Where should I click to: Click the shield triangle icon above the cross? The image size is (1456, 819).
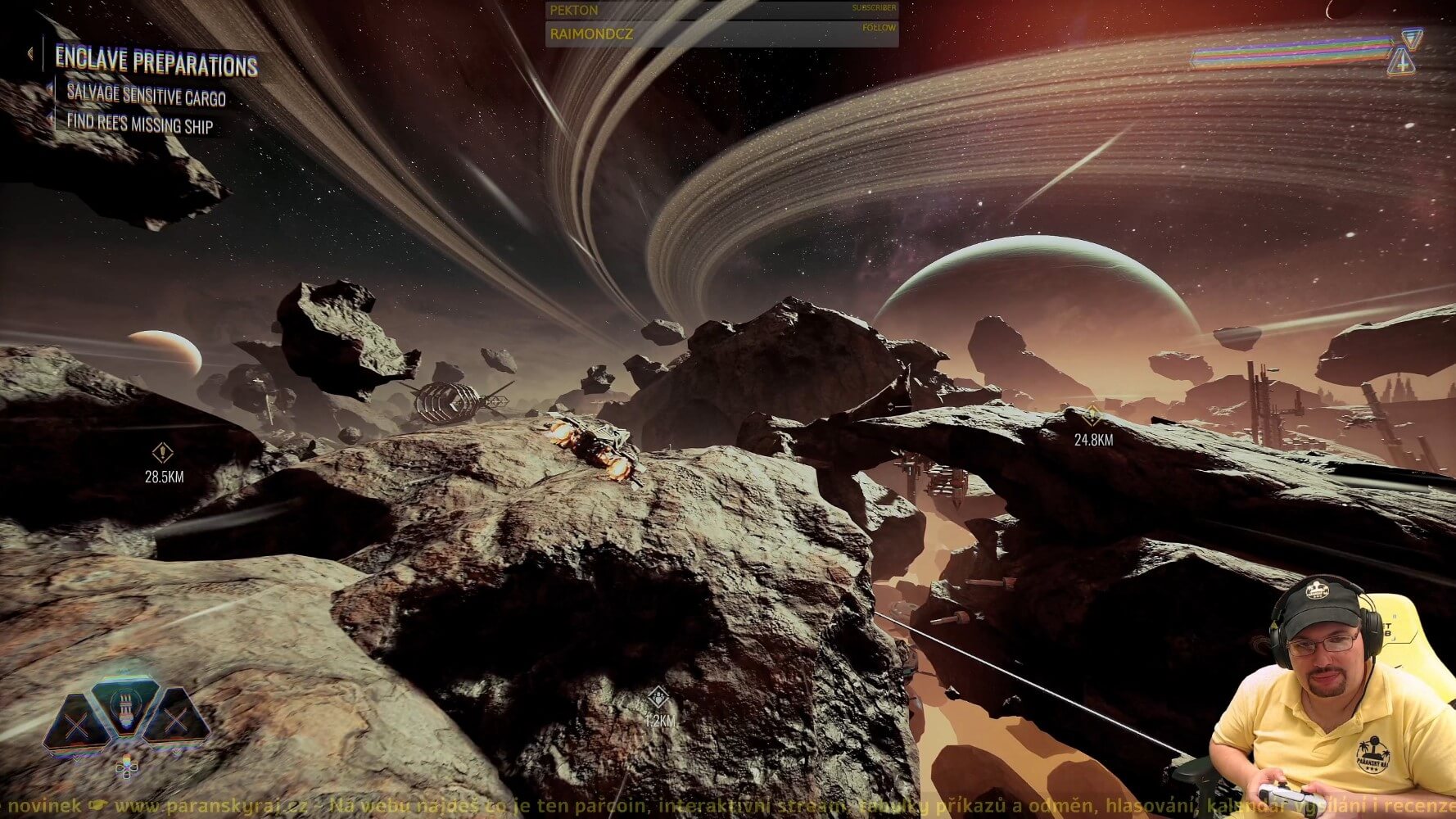pyautogui.click(x=1411, y=38)
